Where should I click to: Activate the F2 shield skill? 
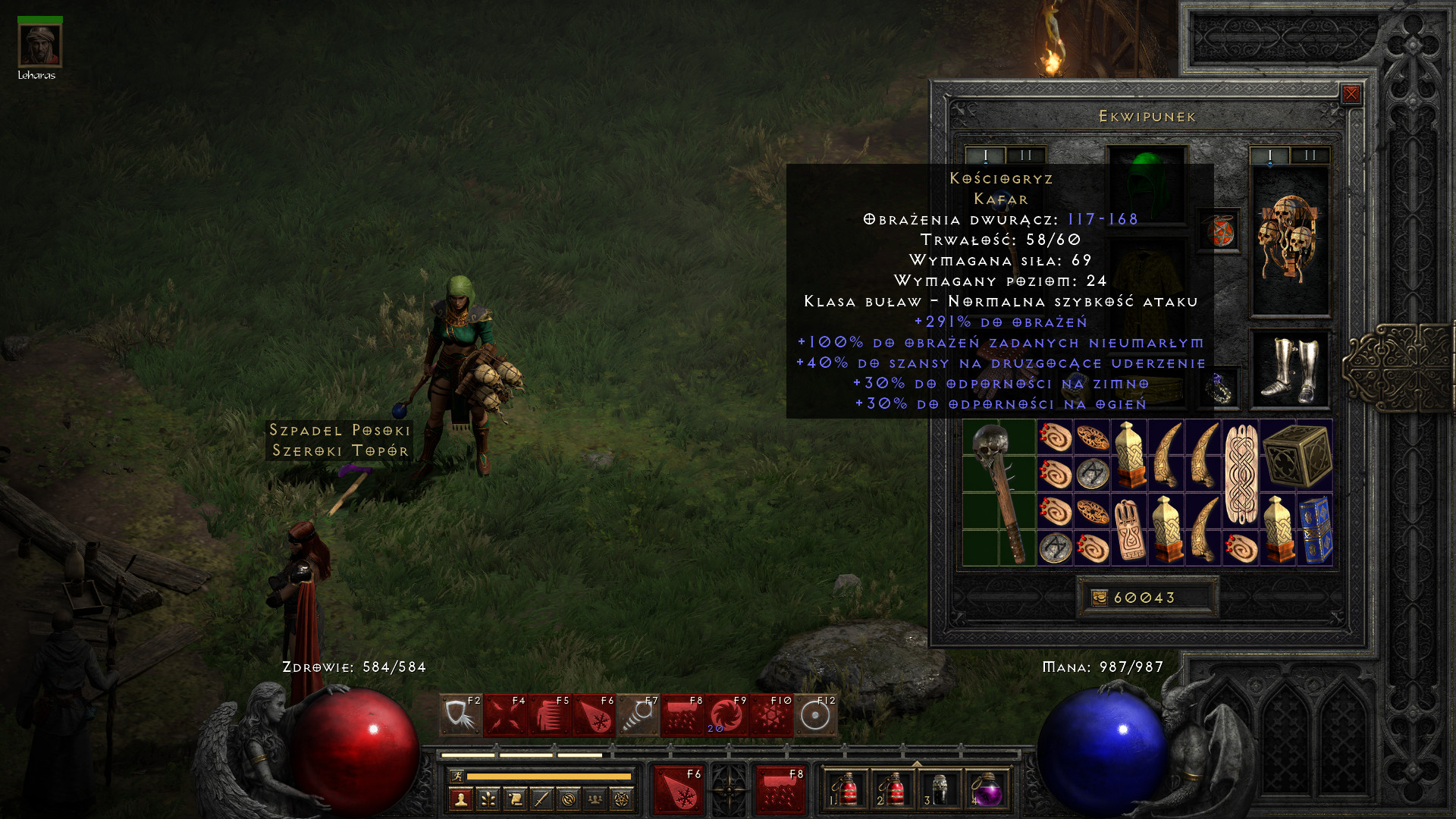tap(460, 714)
